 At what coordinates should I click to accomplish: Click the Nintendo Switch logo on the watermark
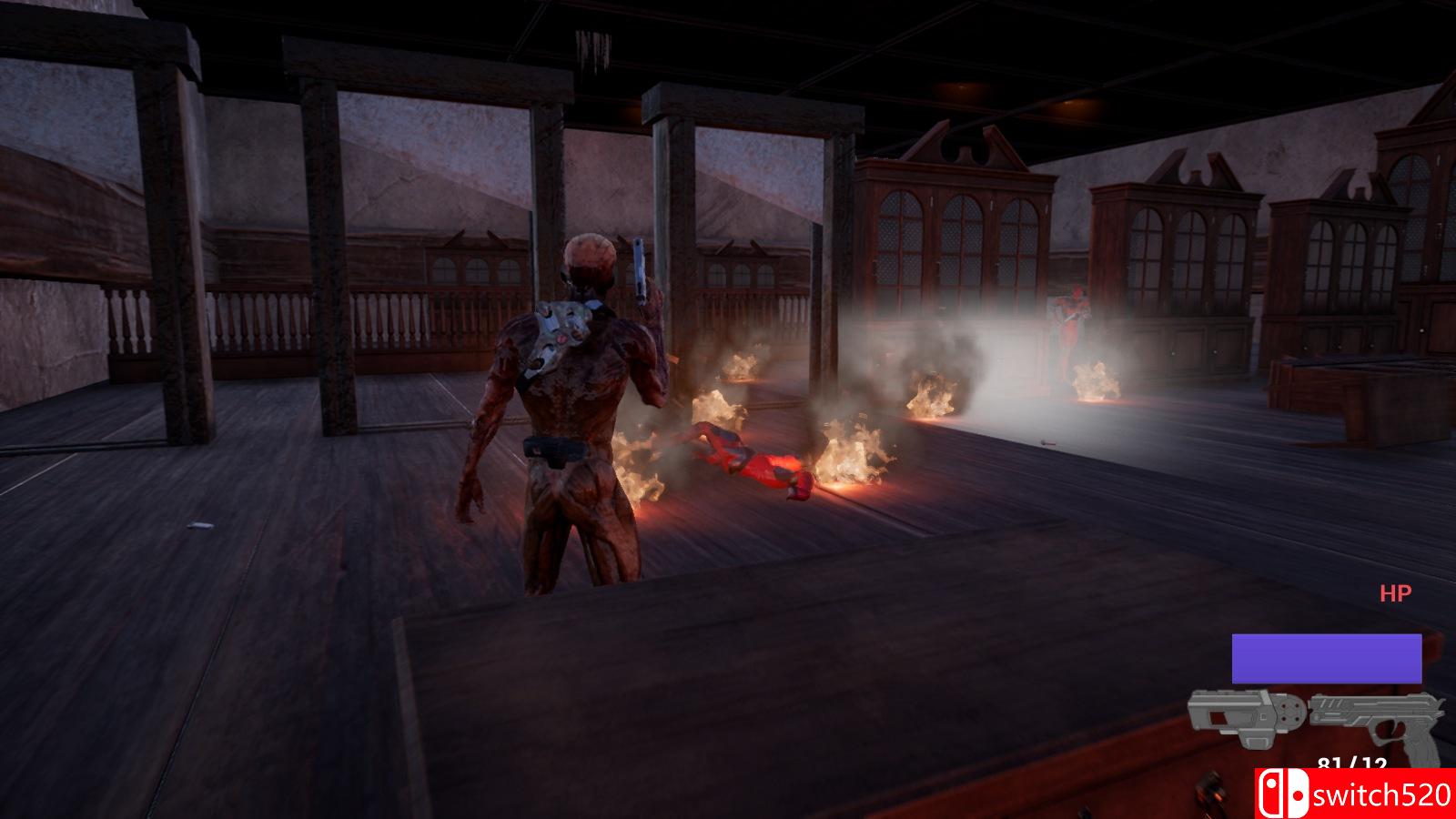[1282, 794]
